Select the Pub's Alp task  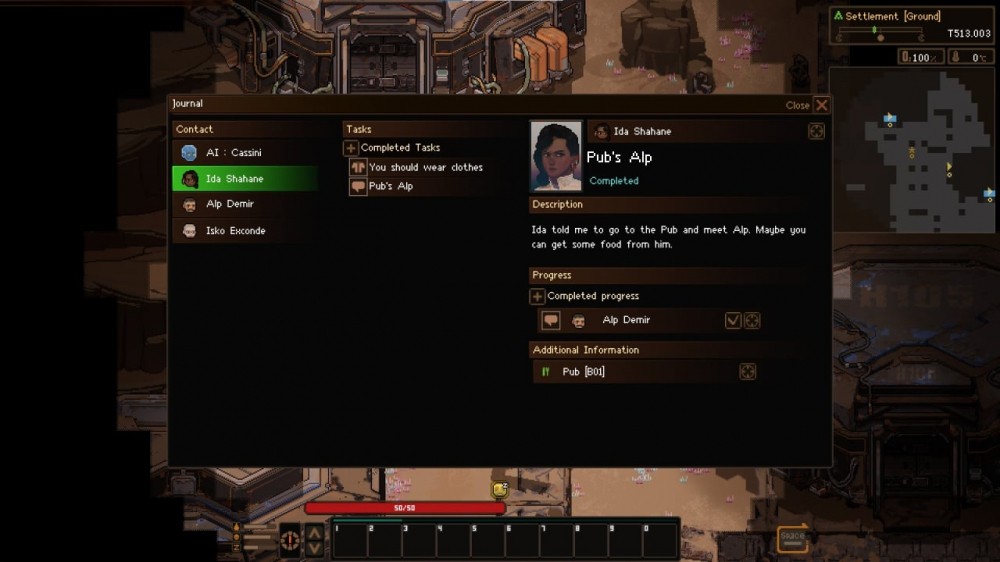(x=390, y=186)
